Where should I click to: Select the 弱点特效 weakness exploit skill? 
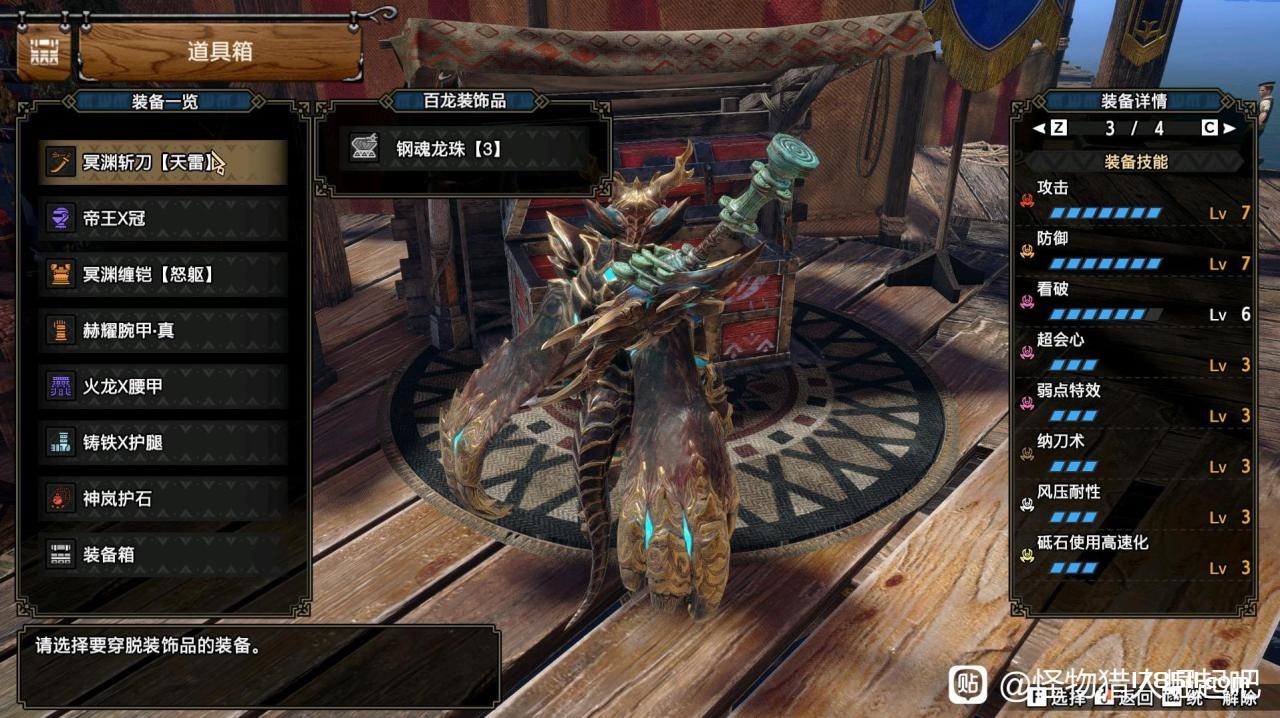[x=1135, y=403]
